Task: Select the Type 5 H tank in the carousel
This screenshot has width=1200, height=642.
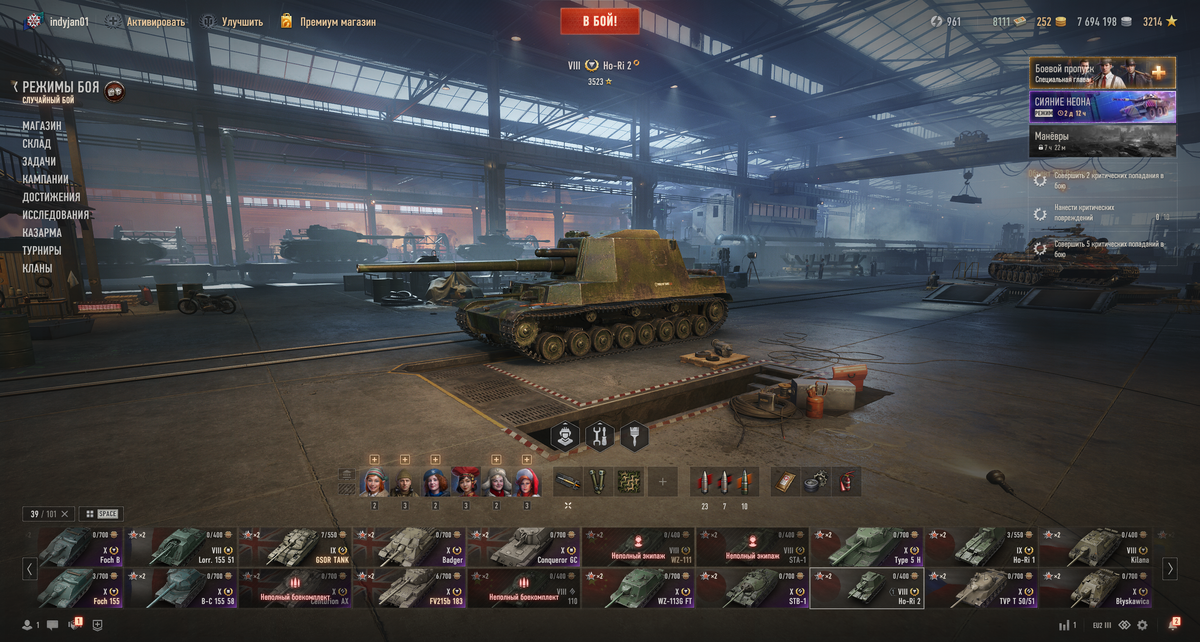Action: coord(866,547)
